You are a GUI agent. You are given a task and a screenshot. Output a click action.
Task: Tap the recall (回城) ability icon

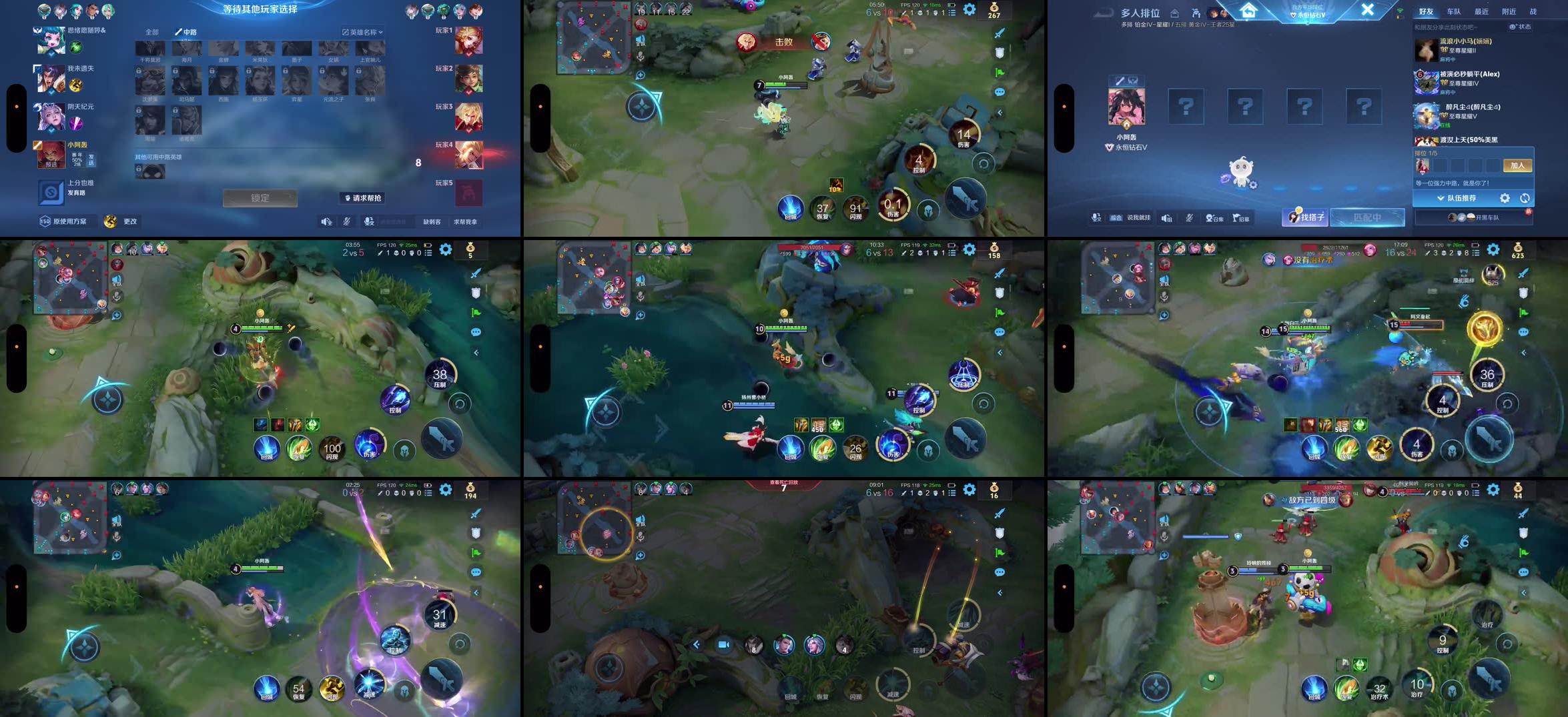tap(790, 208)
